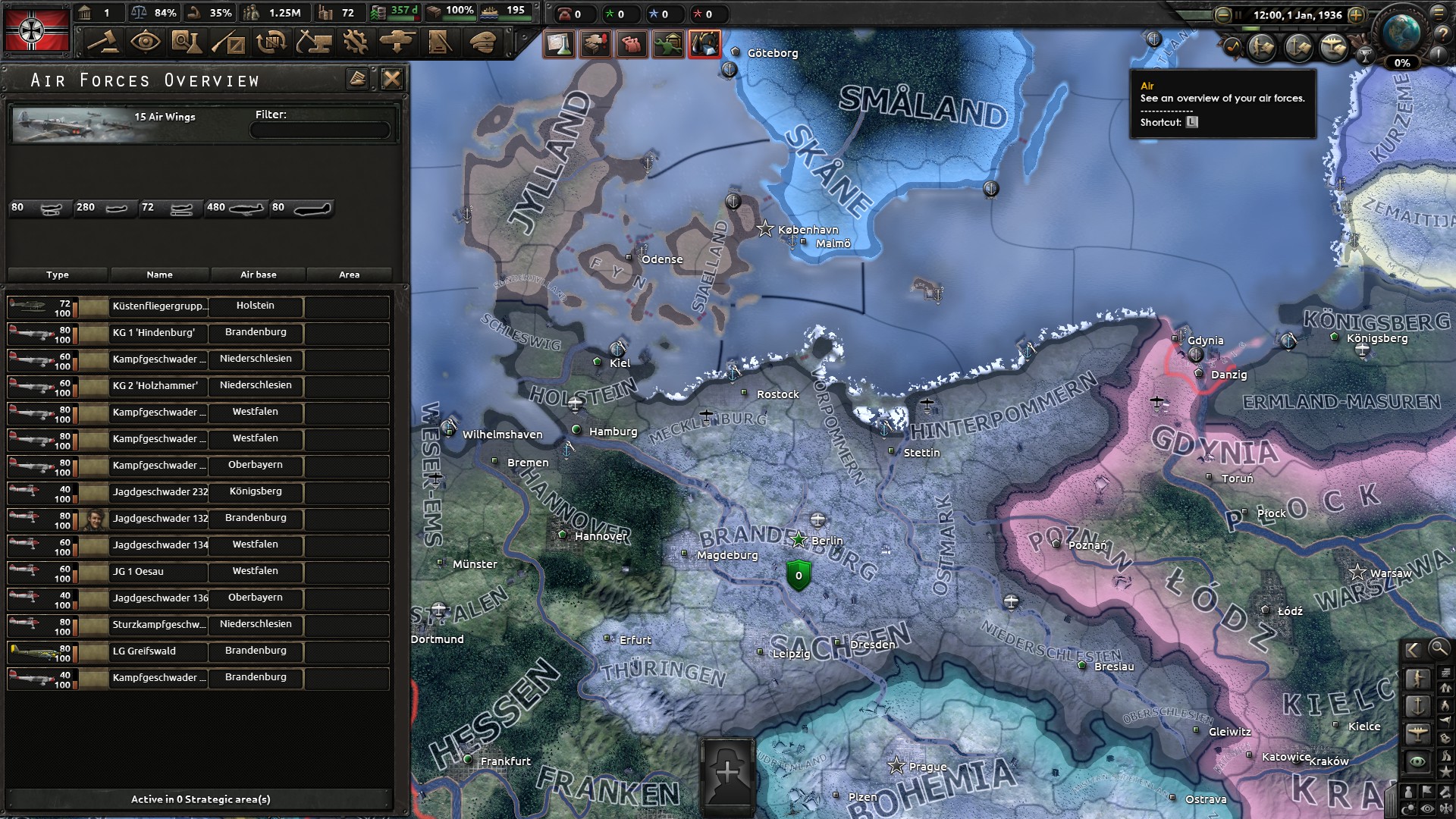Toggle the music player note icon

coord(1233,45)
